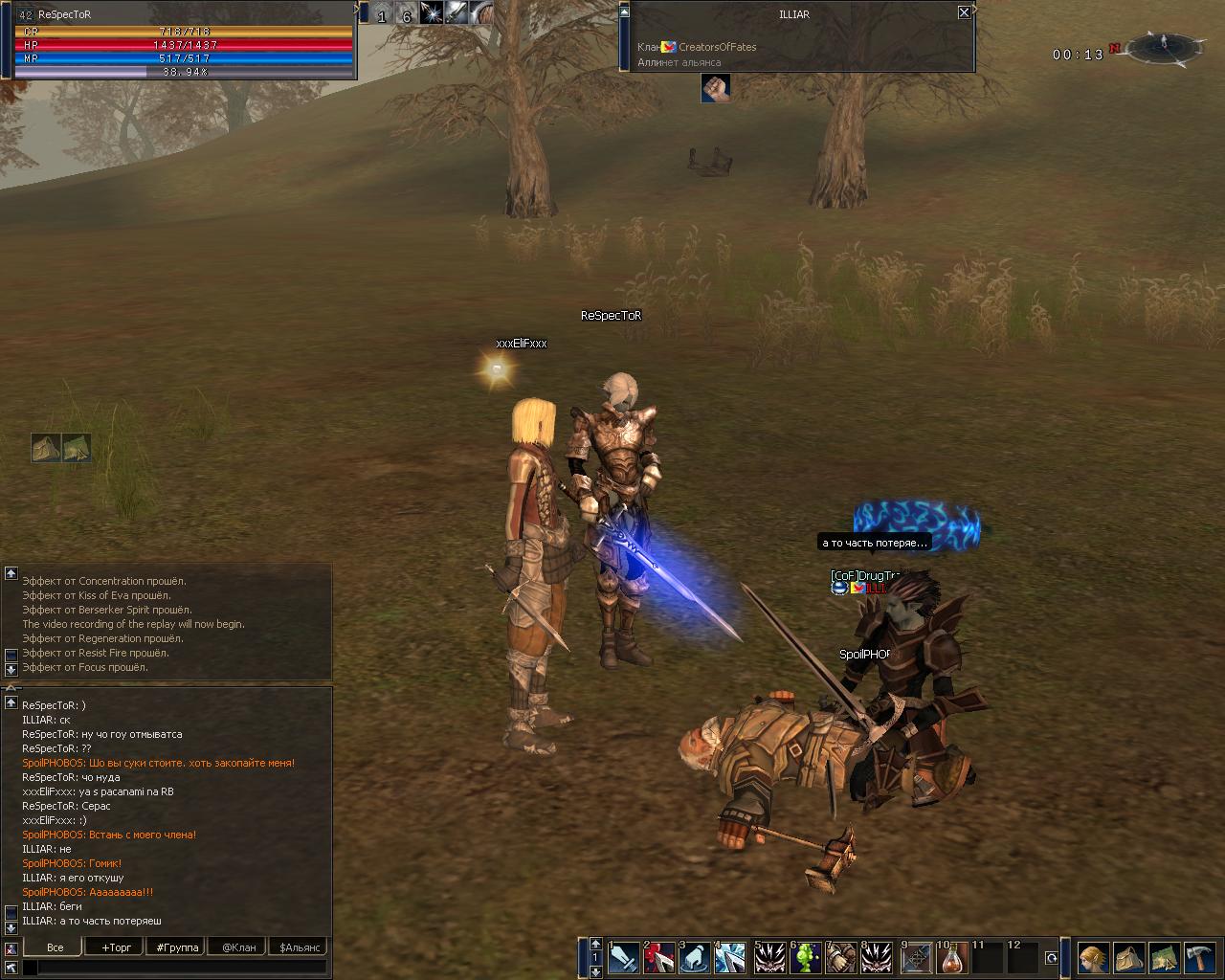Switch to the +Торг chat tab
This screenshot has width=1225, height=980.
click(x=116, y=947)
